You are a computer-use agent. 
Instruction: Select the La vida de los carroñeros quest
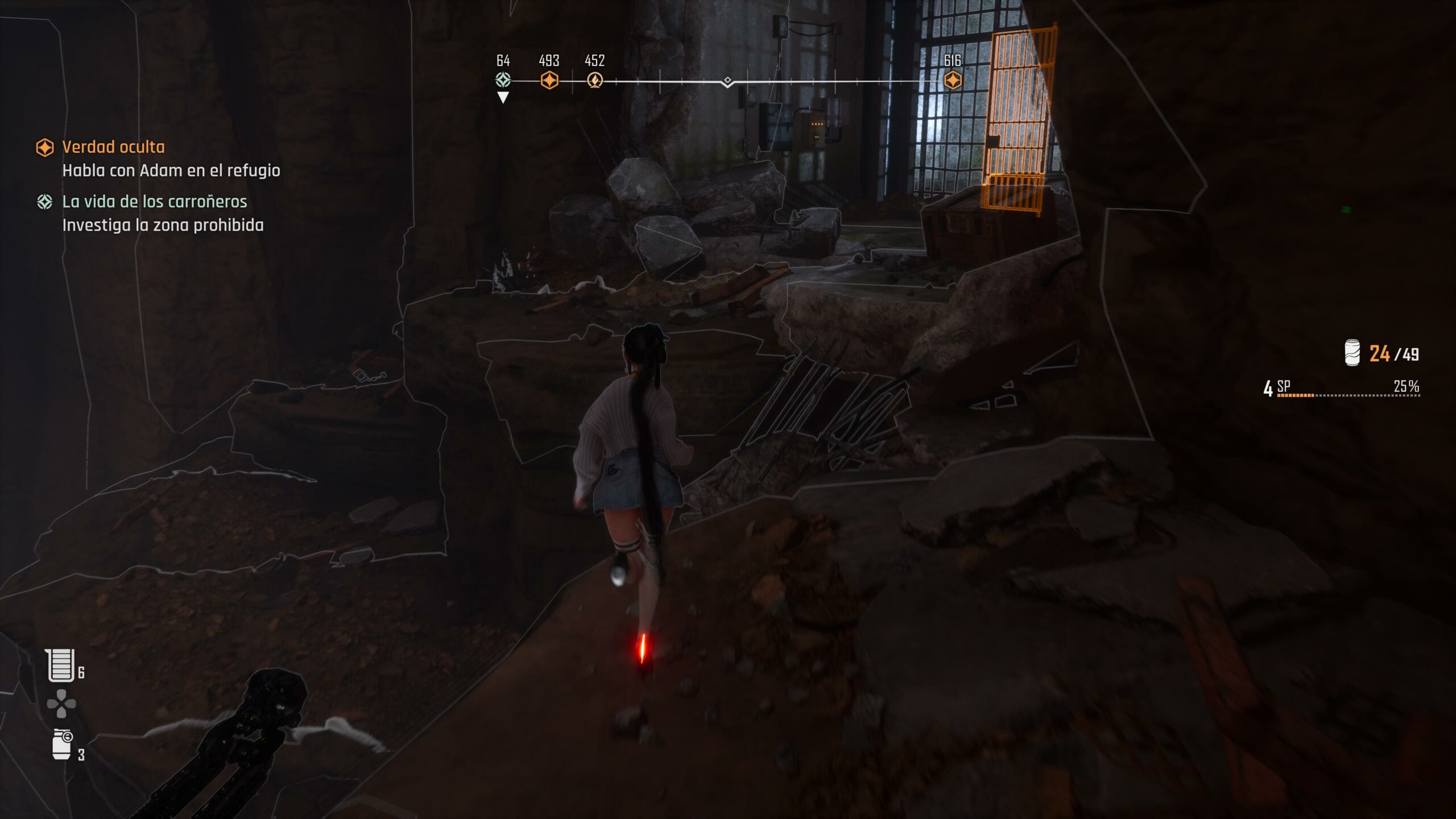point(154,202)
